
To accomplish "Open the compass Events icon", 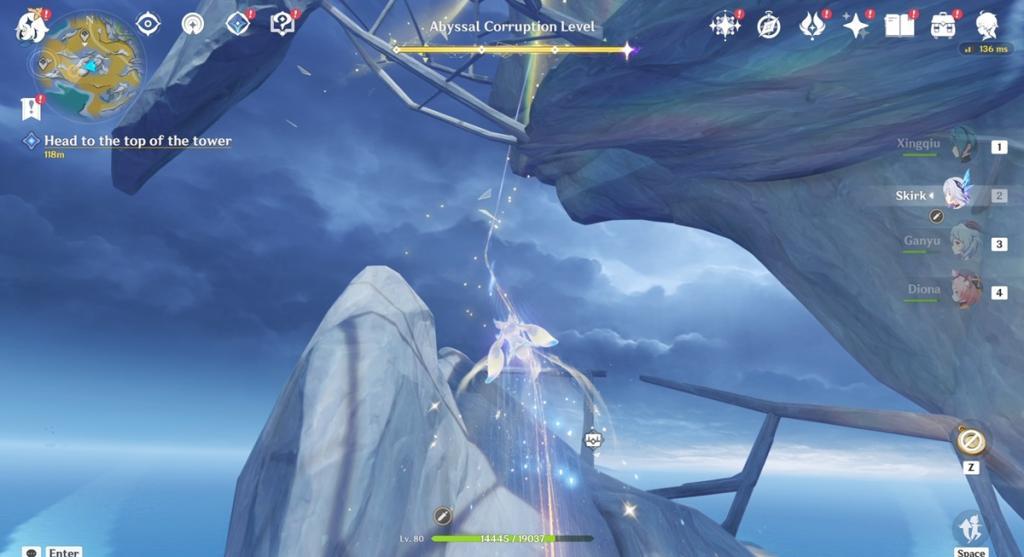I will click(768, 26).
